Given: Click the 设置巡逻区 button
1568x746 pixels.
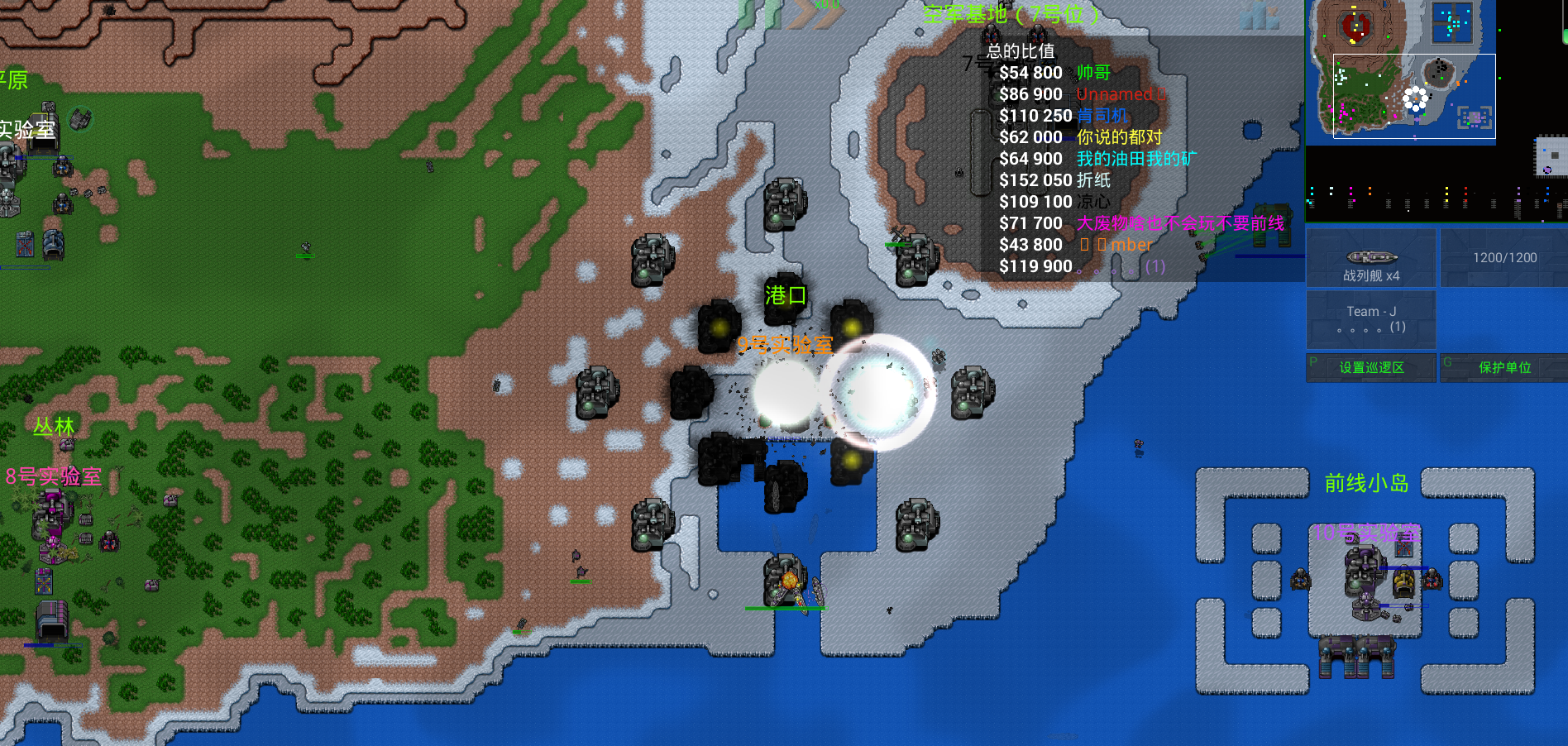Looking at the screenshot, I should tap(1371, 368).
